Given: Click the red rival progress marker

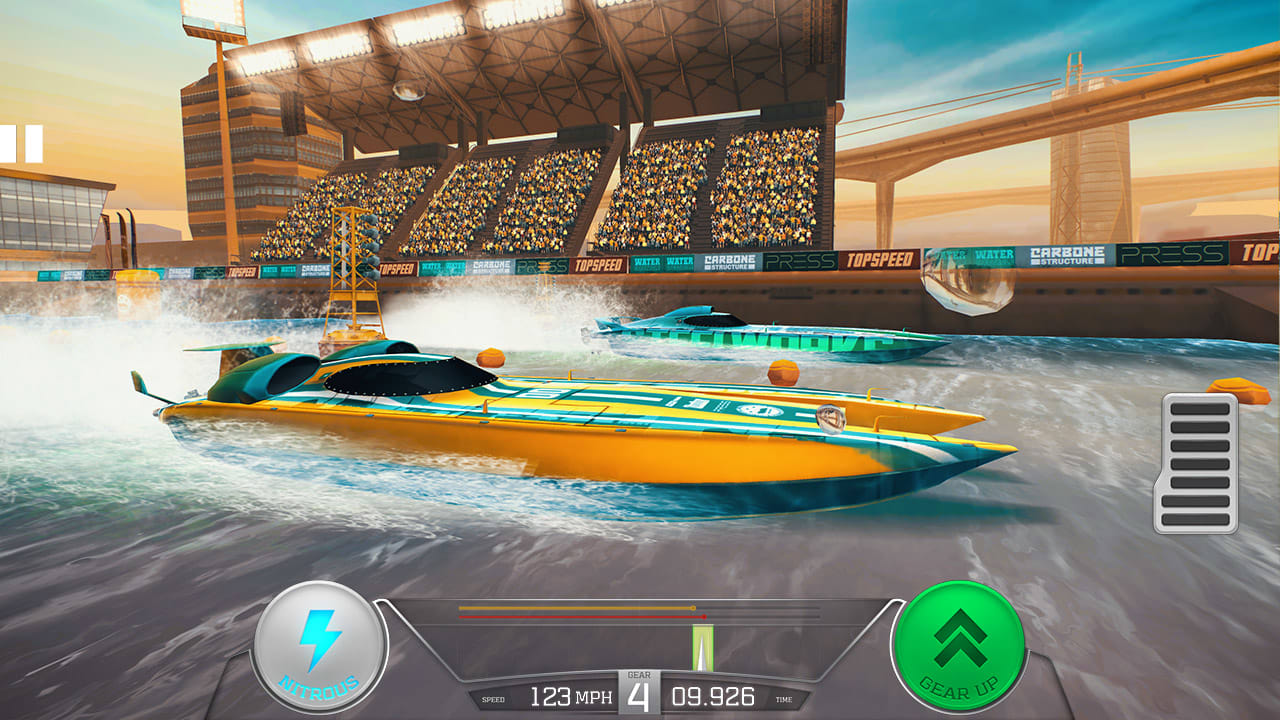Looking at the screenshot, I should coord(705,617).
